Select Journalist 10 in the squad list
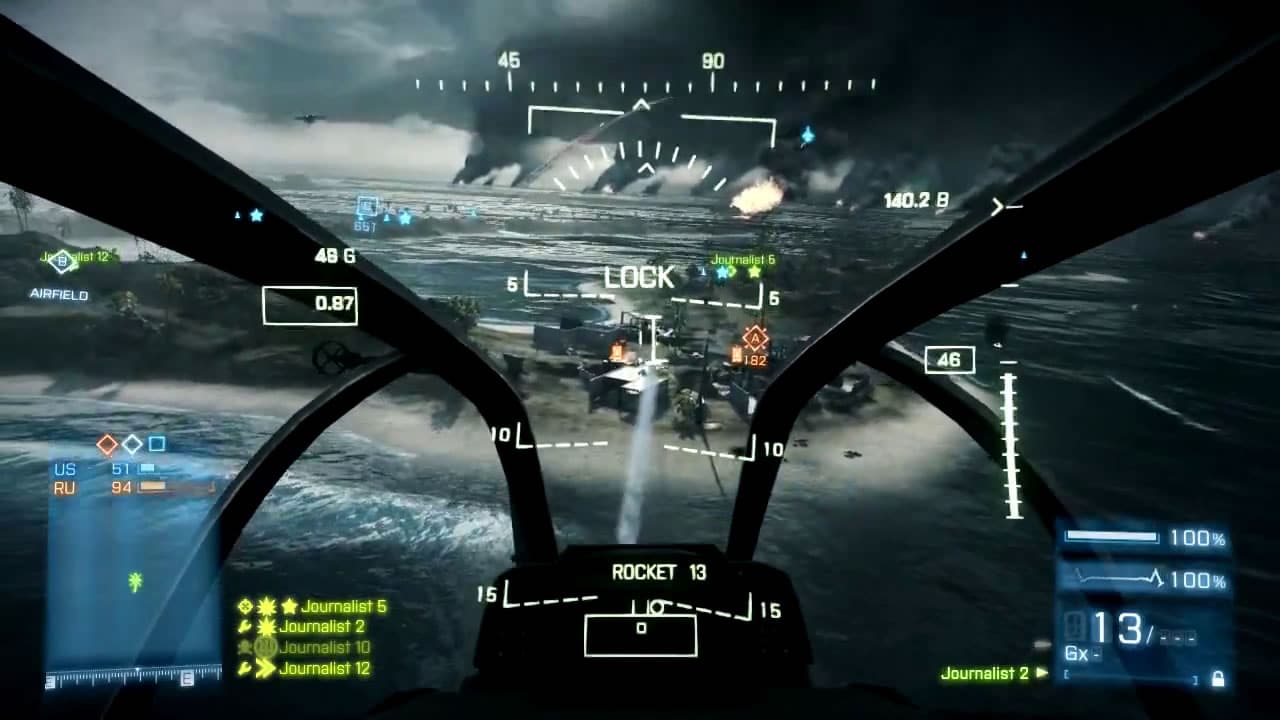1280x720 pixels. [x=325, y=647]
